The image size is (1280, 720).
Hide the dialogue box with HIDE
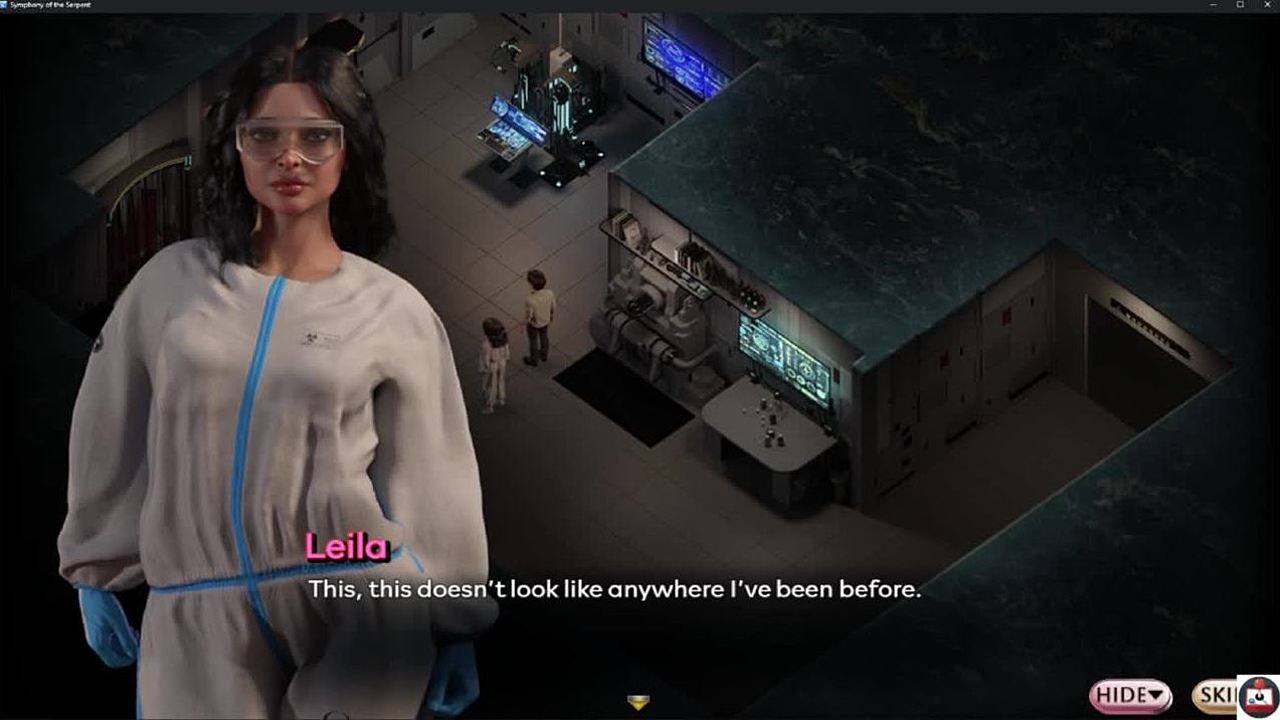[x=1130, y=695]
